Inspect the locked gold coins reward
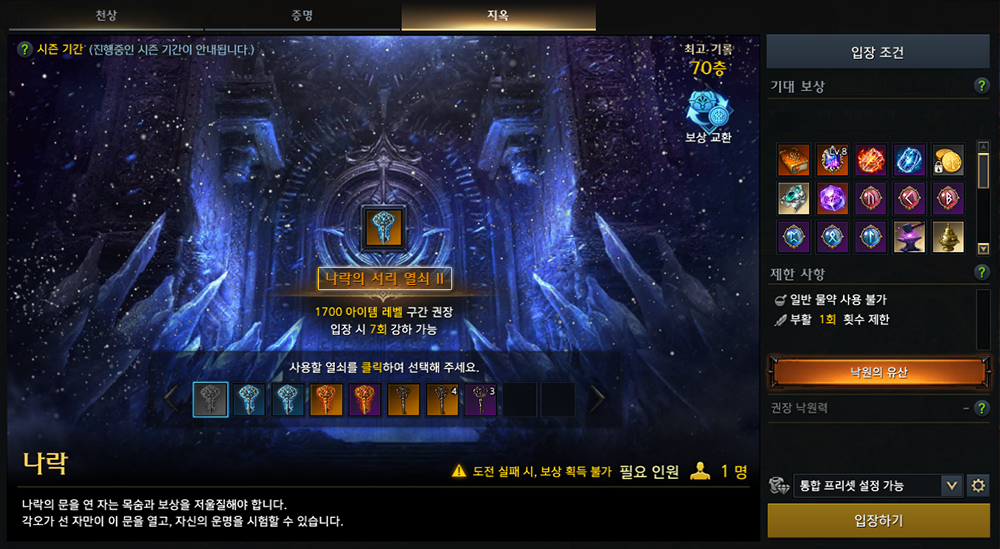 [x=947, y=159]
